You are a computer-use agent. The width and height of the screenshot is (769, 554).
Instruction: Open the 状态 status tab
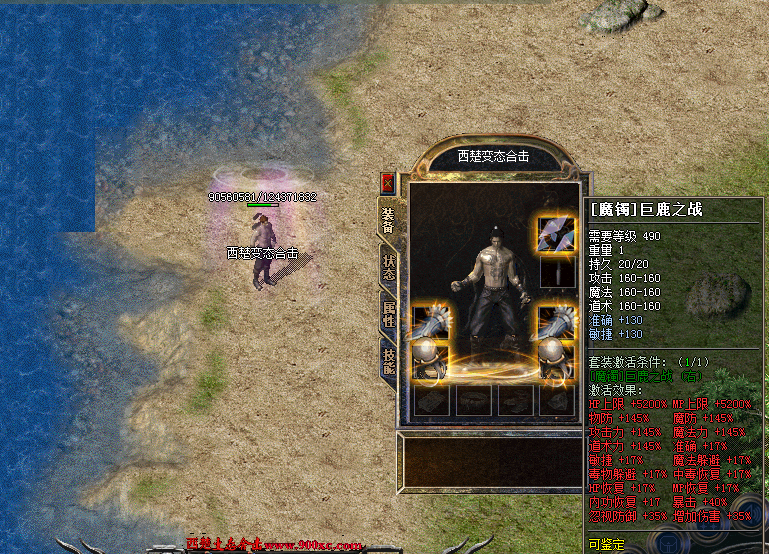[389, 267]
